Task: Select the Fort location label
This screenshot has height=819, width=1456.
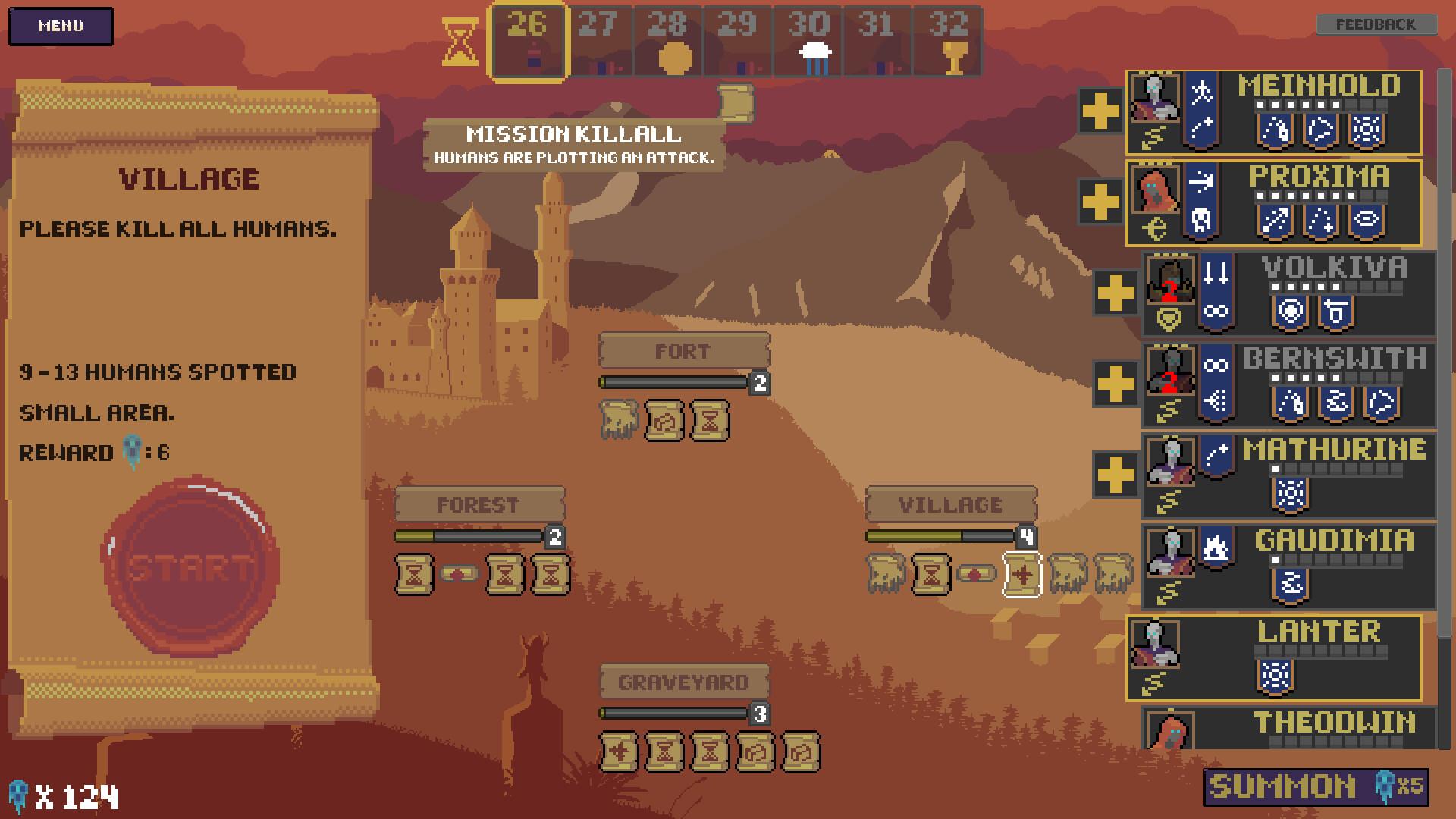Action: (x=683, y=351)
